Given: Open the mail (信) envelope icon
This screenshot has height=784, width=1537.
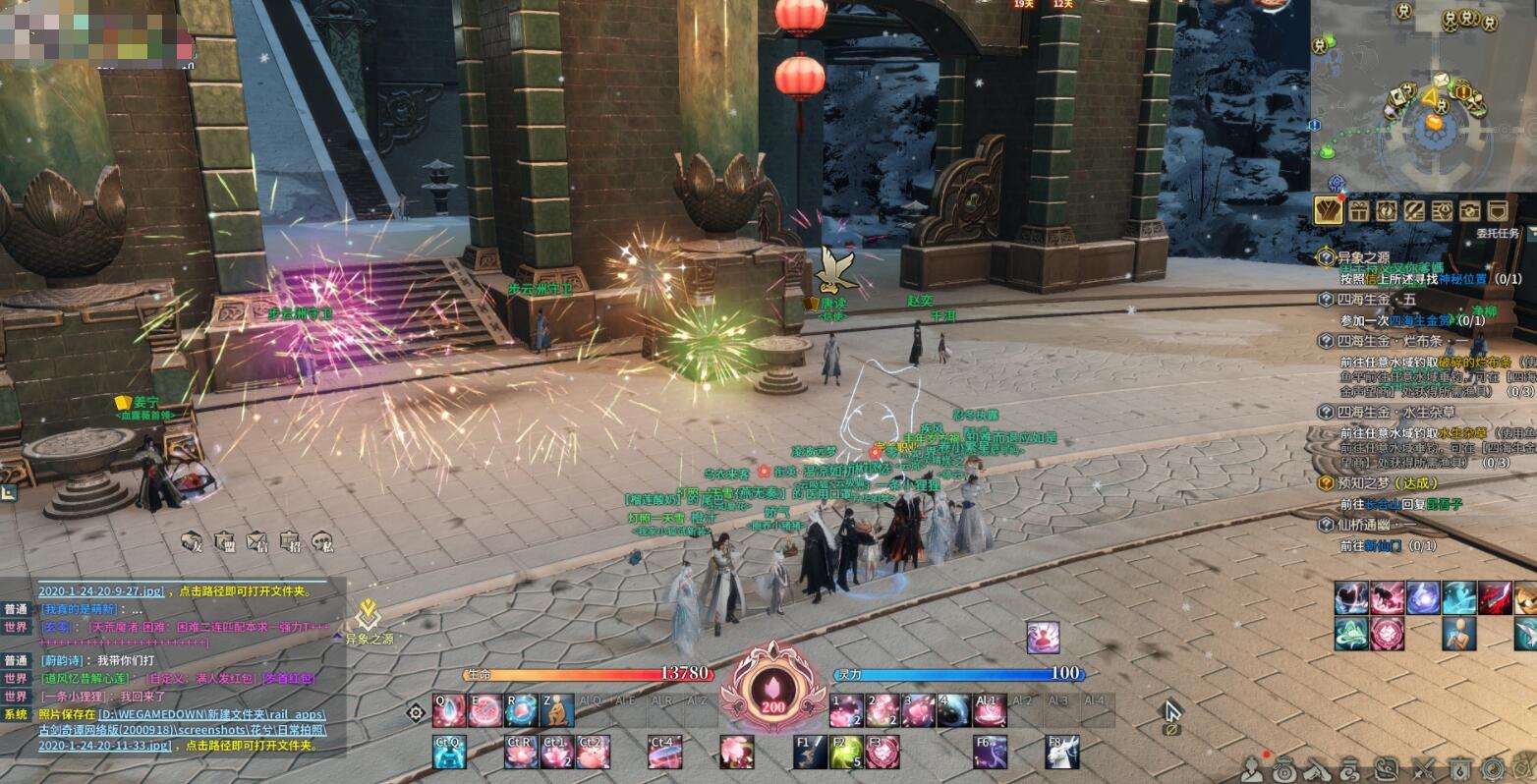Looking at the screenshot, I should click(x=257, y=541).
